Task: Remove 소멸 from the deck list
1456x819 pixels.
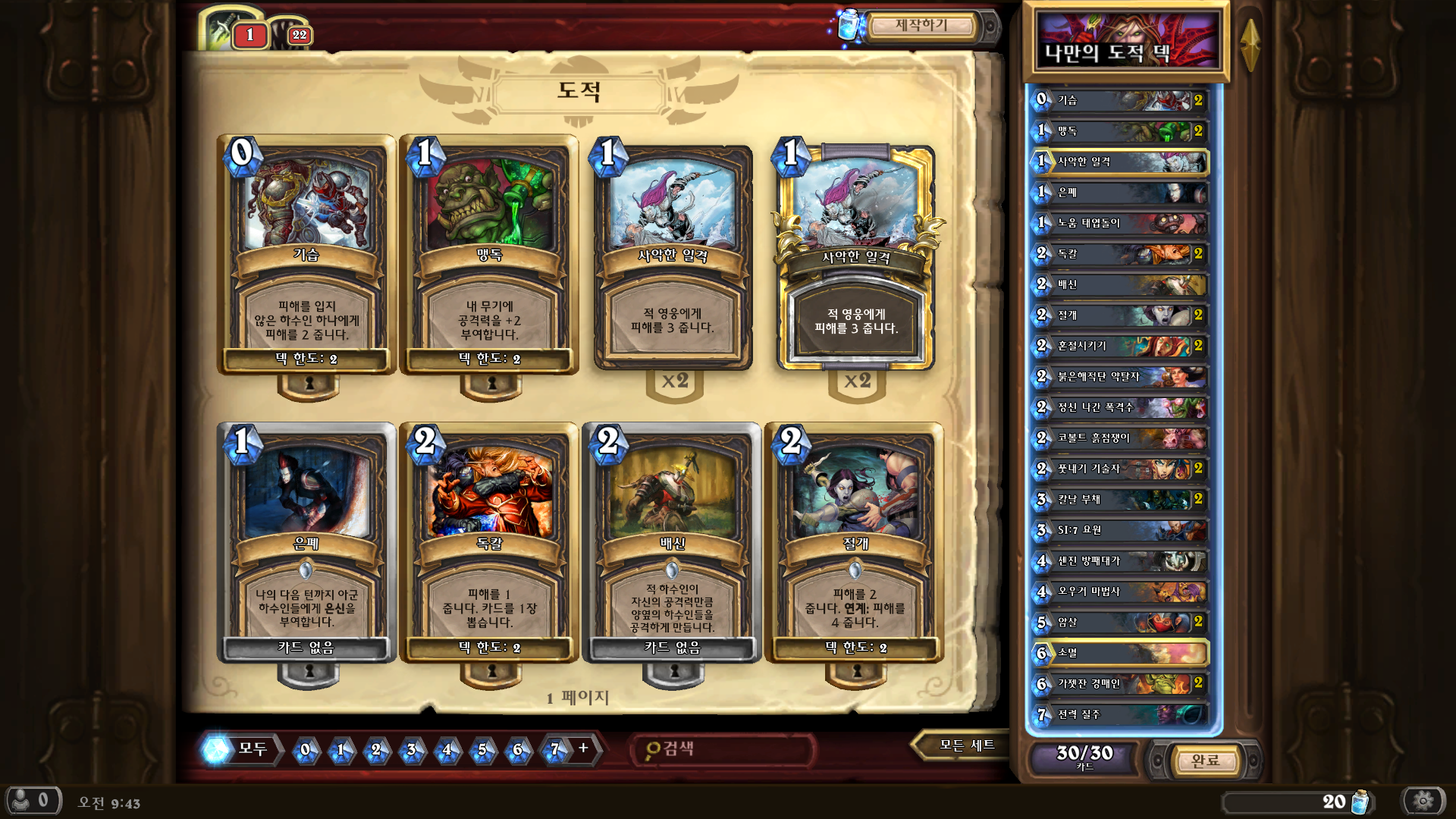Action: [x=1120, y=653]
